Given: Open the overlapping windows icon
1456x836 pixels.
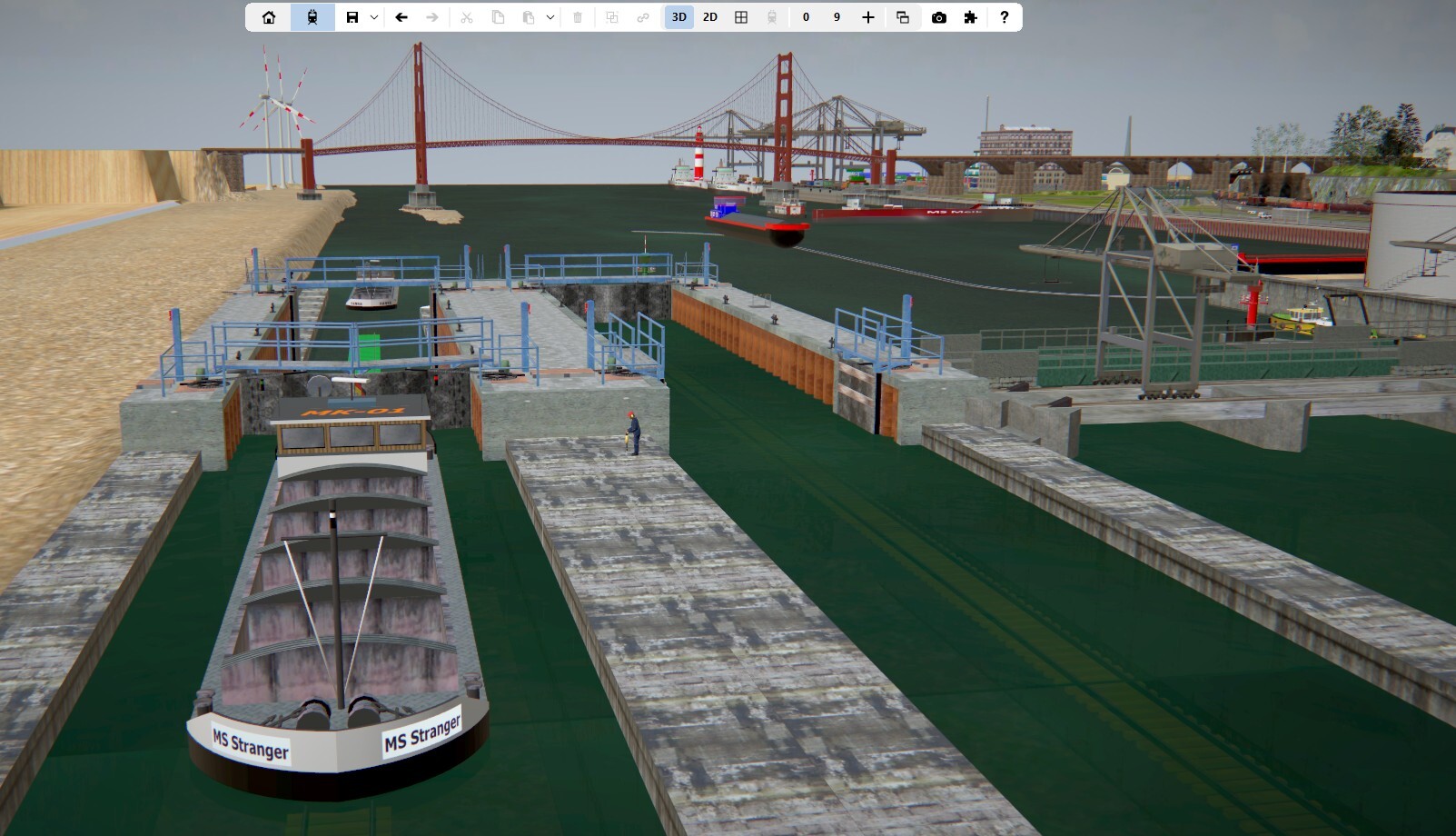Looking at the screenshot, I should pos(903,17).
